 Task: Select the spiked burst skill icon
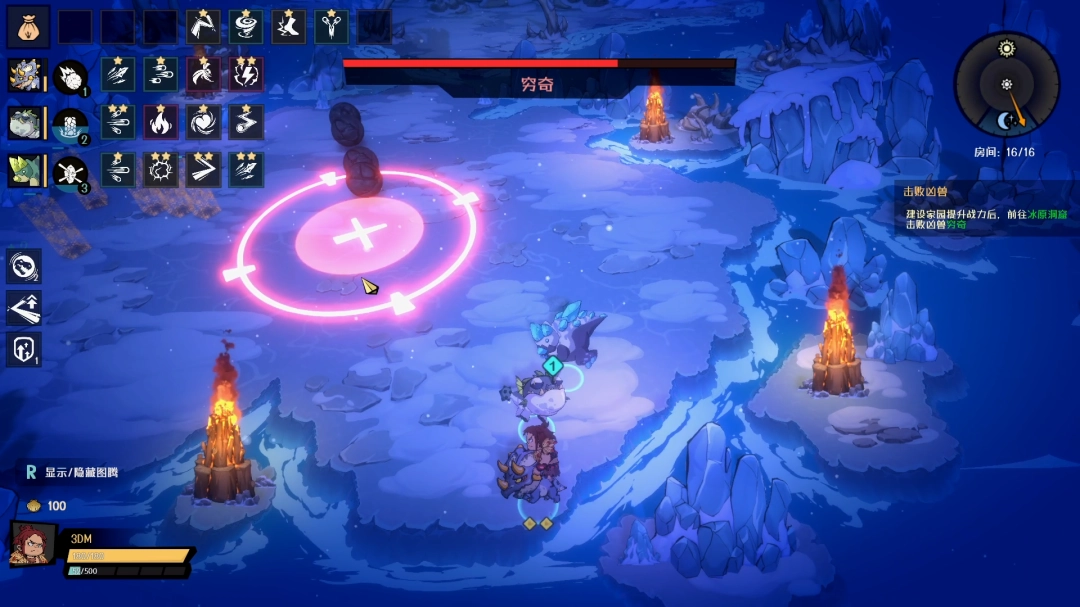coord(161,170)
